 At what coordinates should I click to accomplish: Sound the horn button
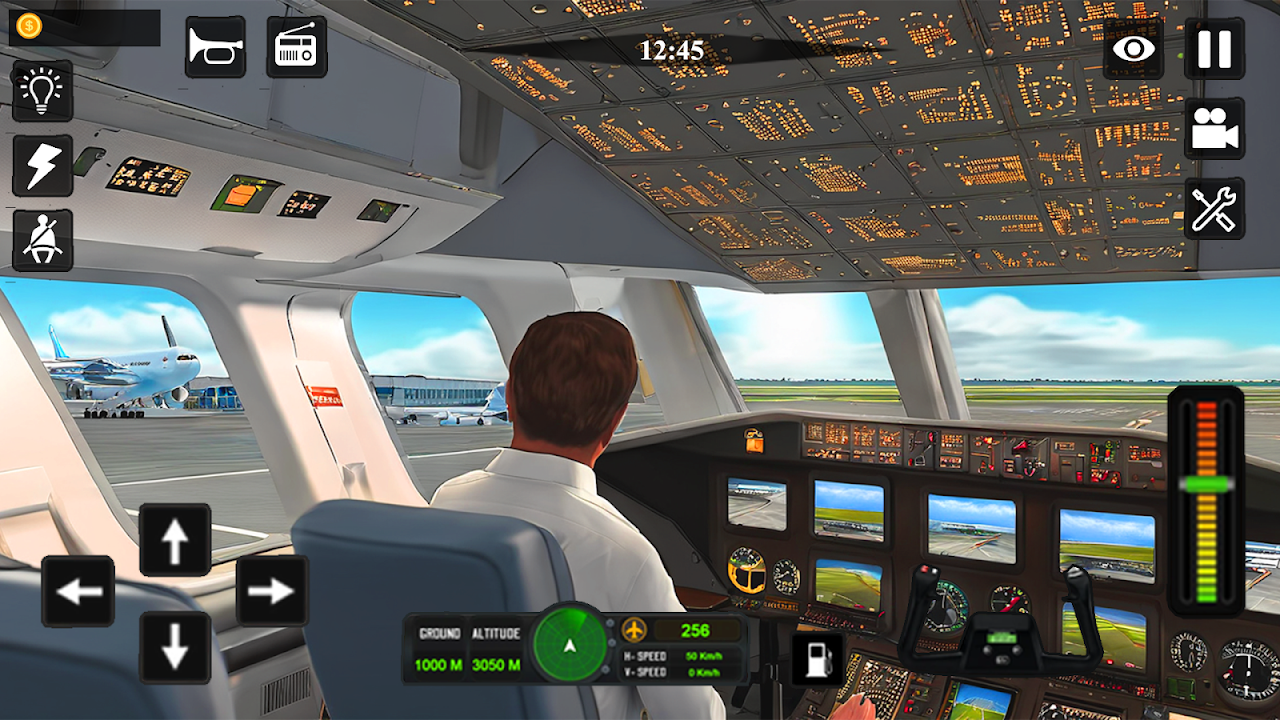click(215, 47)
